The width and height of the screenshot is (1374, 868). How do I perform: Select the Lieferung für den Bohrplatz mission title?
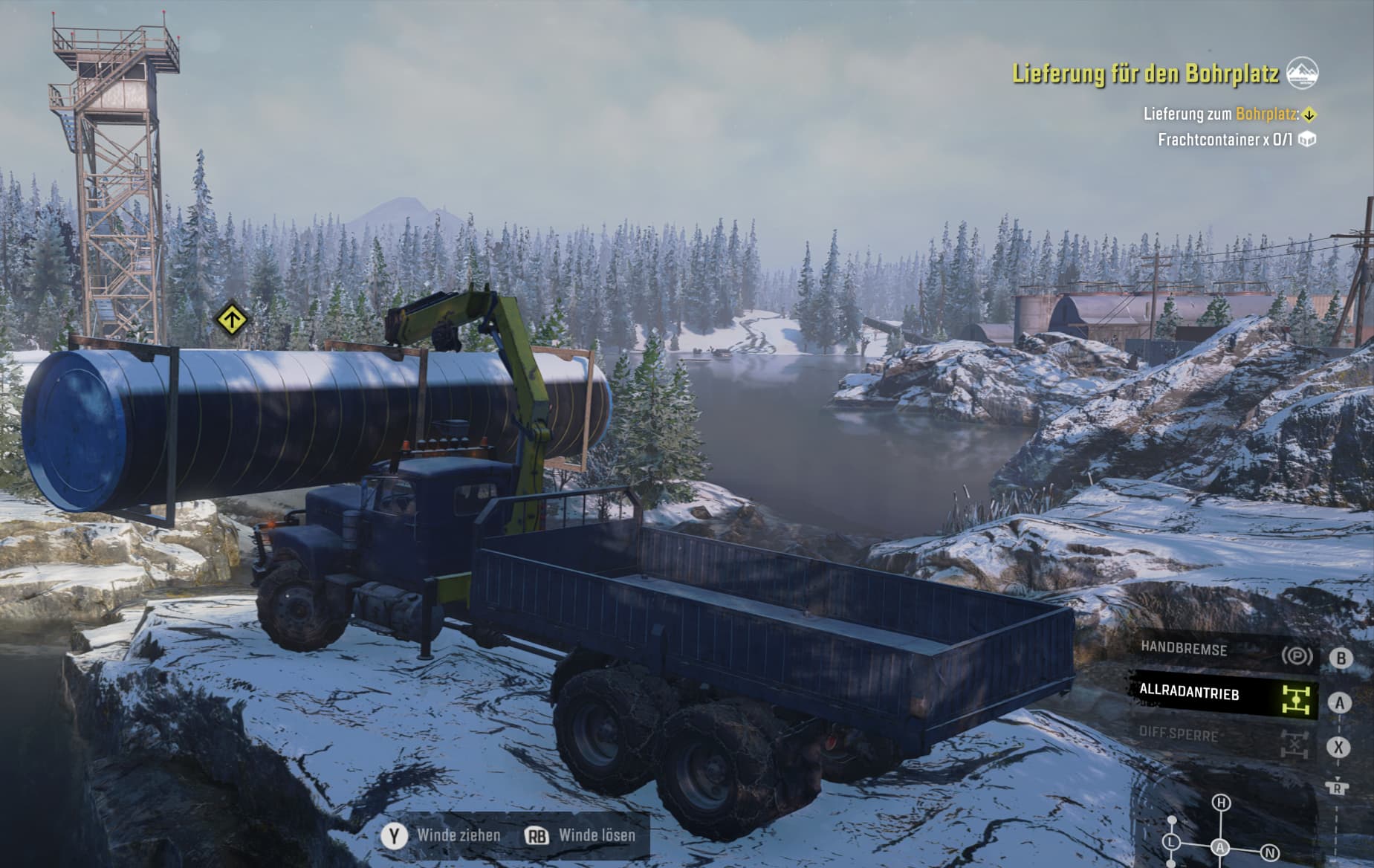coord(1144,74)
